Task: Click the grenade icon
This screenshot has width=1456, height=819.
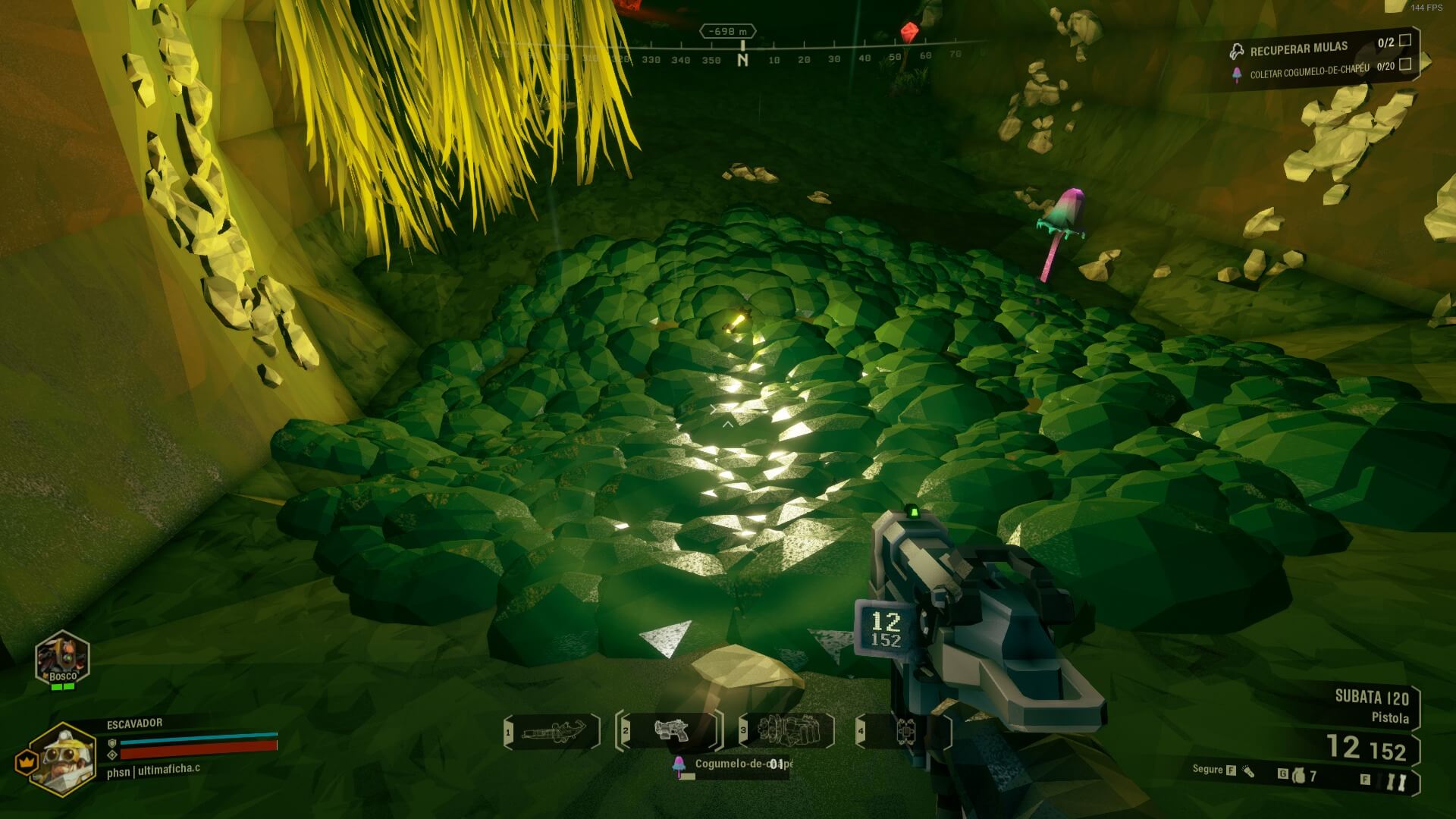Action: tap(1298, 776)
